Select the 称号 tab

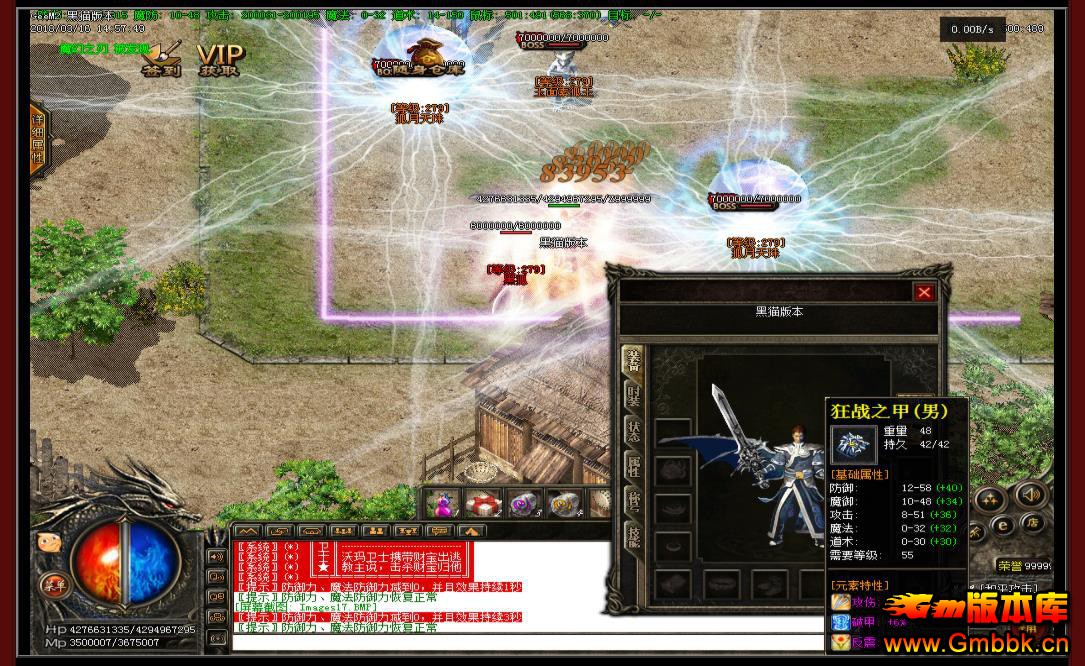(x=633, y=500)
